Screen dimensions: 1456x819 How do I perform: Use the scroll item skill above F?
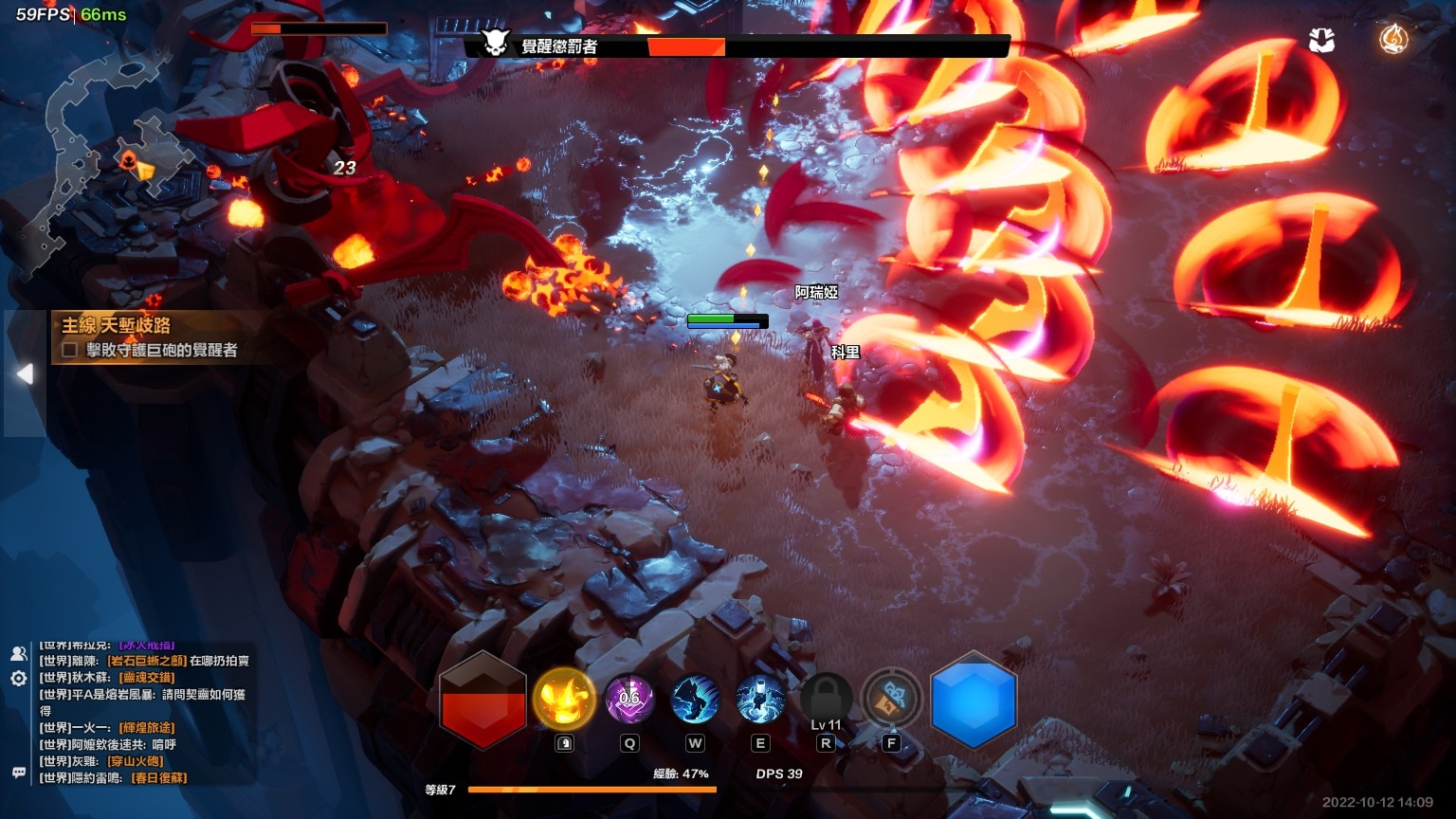891,700
